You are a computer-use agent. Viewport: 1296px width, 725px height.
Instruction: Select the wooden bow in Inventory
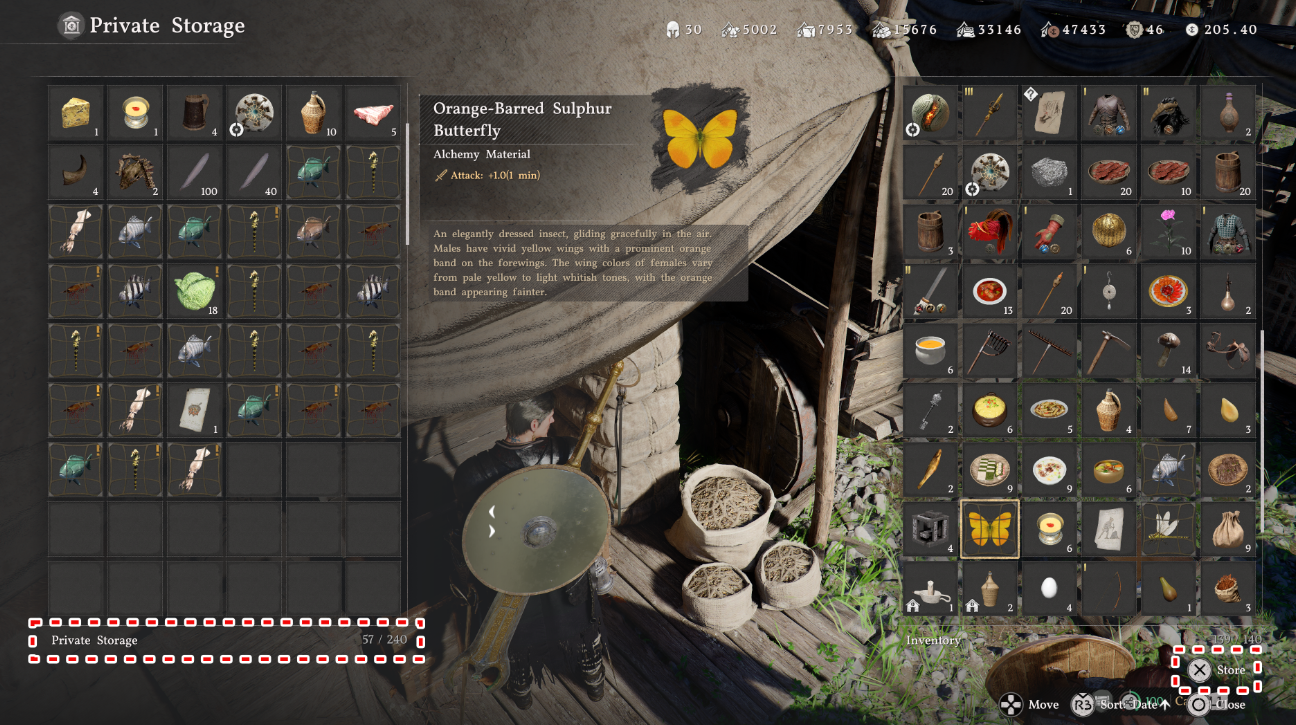point(1108,589)
